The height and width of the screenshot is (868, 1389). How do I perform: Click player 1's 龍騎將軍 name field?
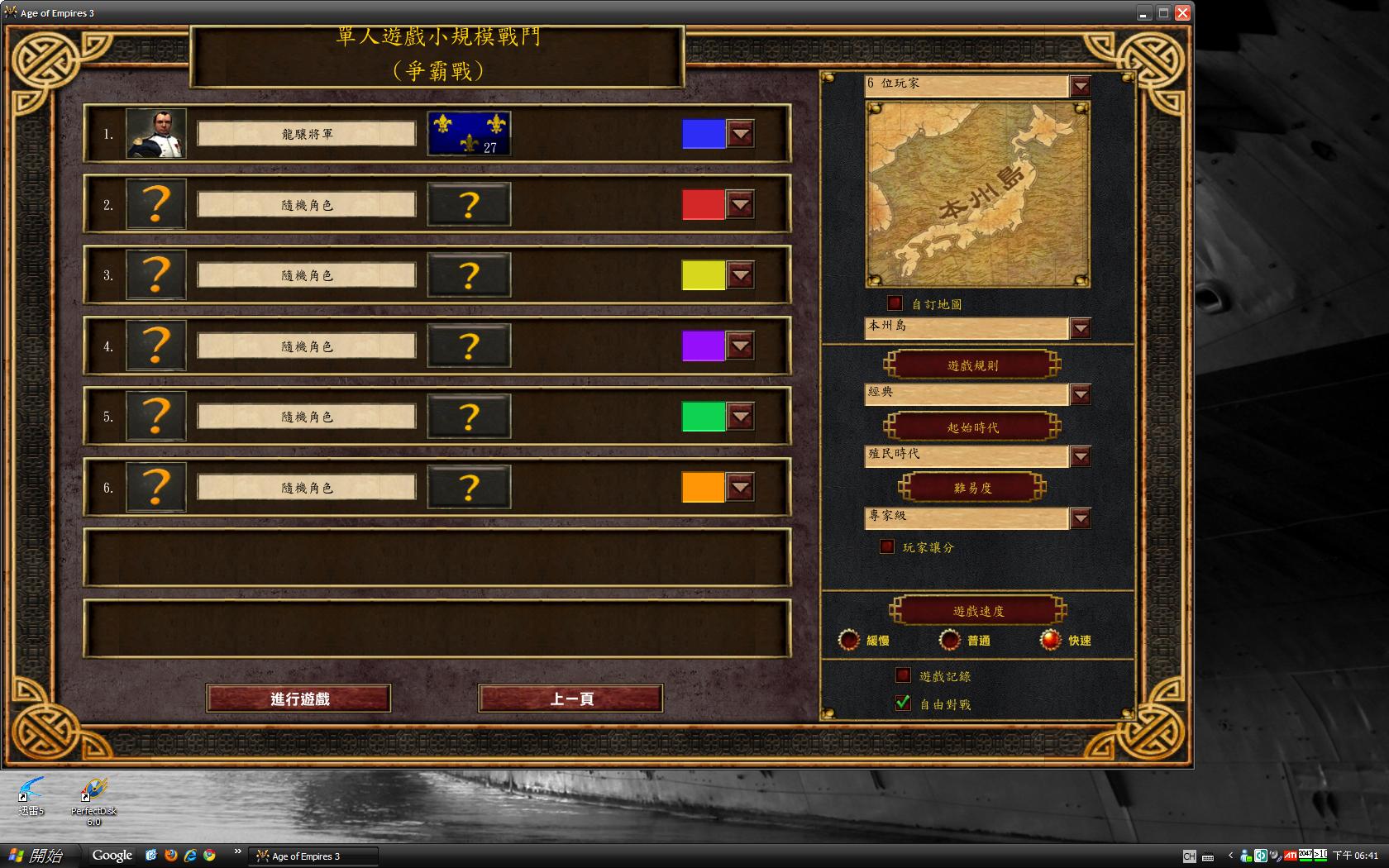[307, 134]
